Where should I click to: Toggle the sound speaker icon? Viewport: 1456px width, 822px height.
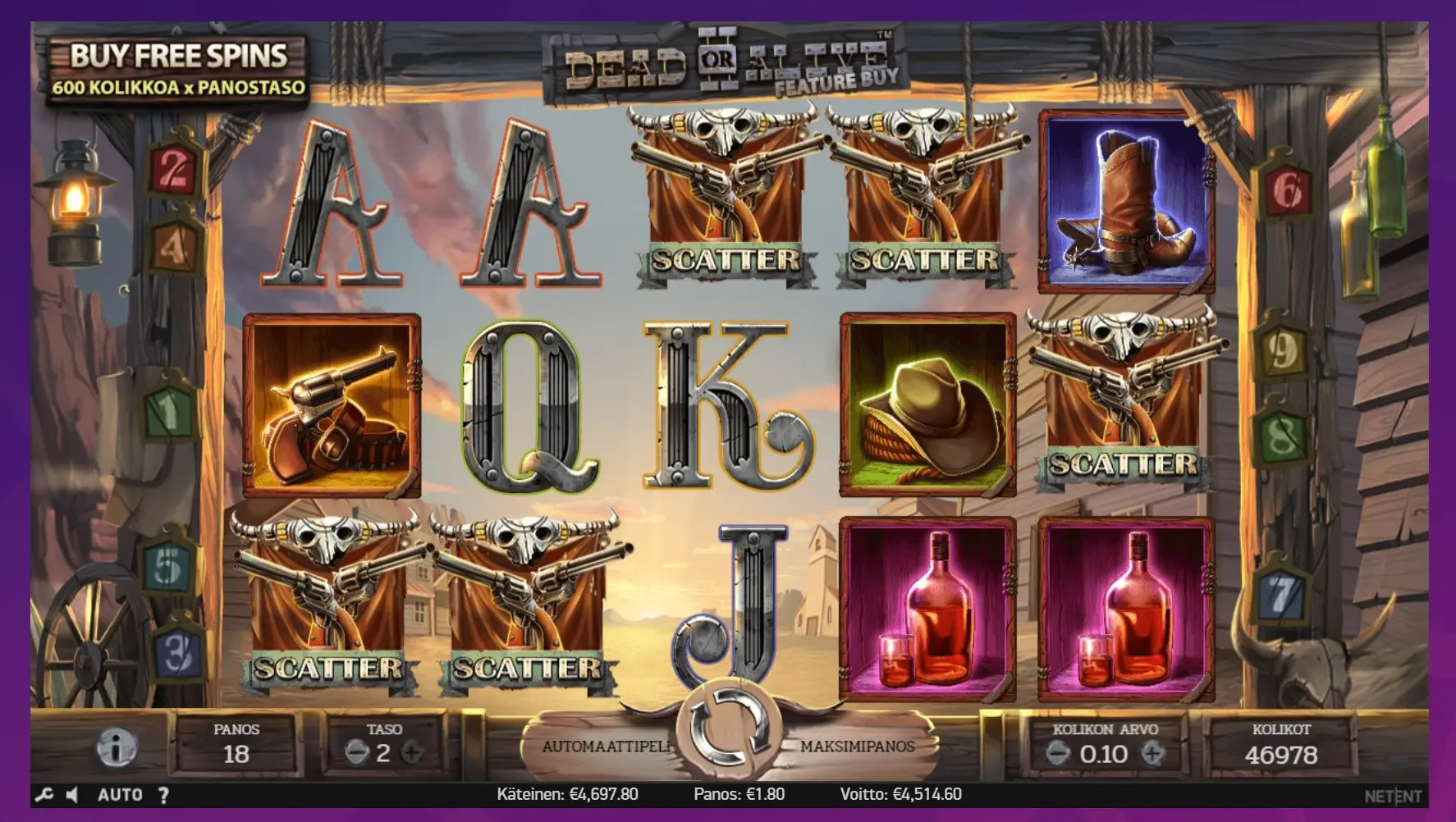click(x=72, y=795)
